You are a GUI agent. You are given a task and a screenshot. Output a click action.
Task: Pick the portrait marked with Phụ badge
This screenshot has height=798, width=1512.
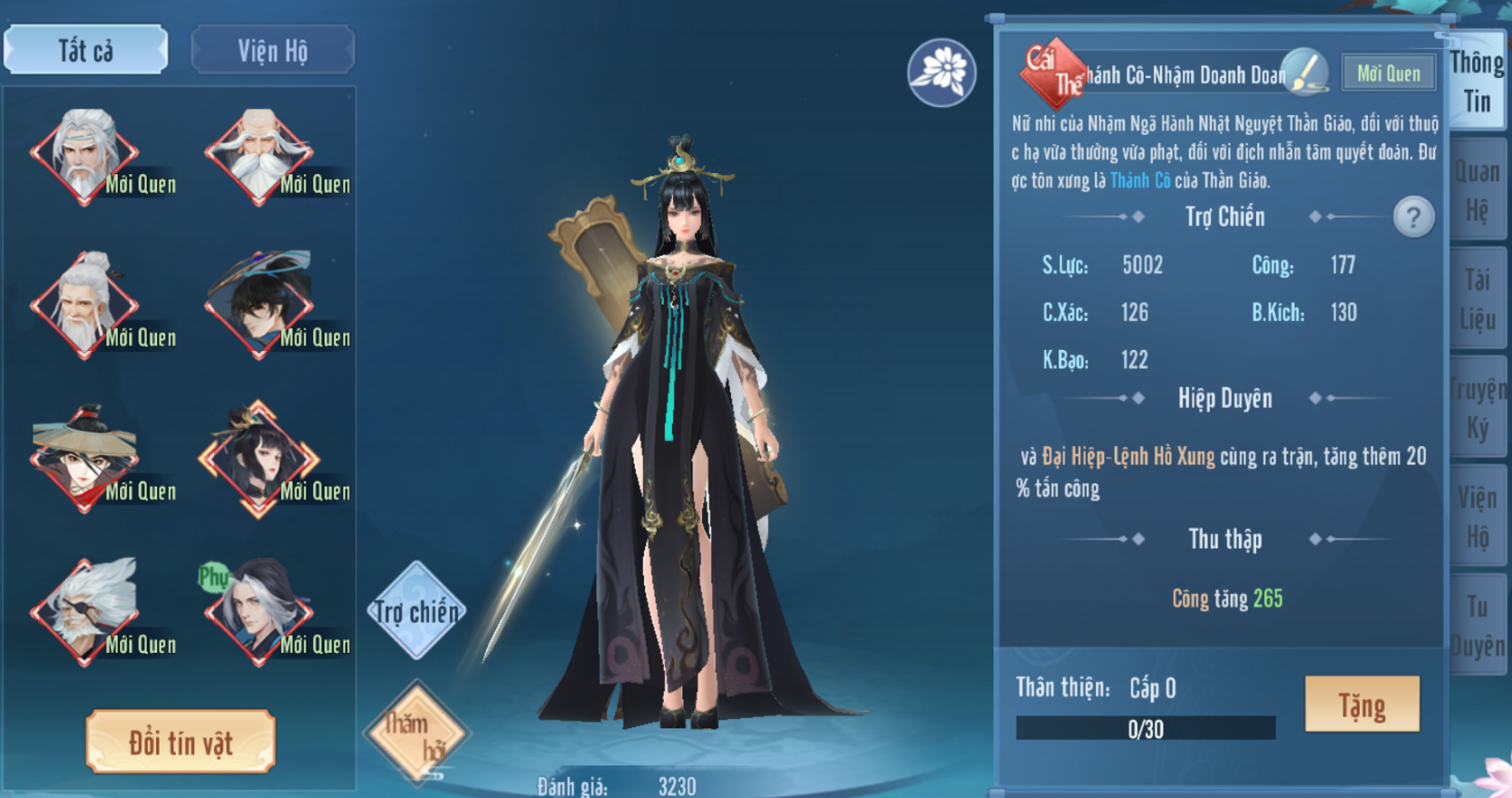[x=259, y=609]
